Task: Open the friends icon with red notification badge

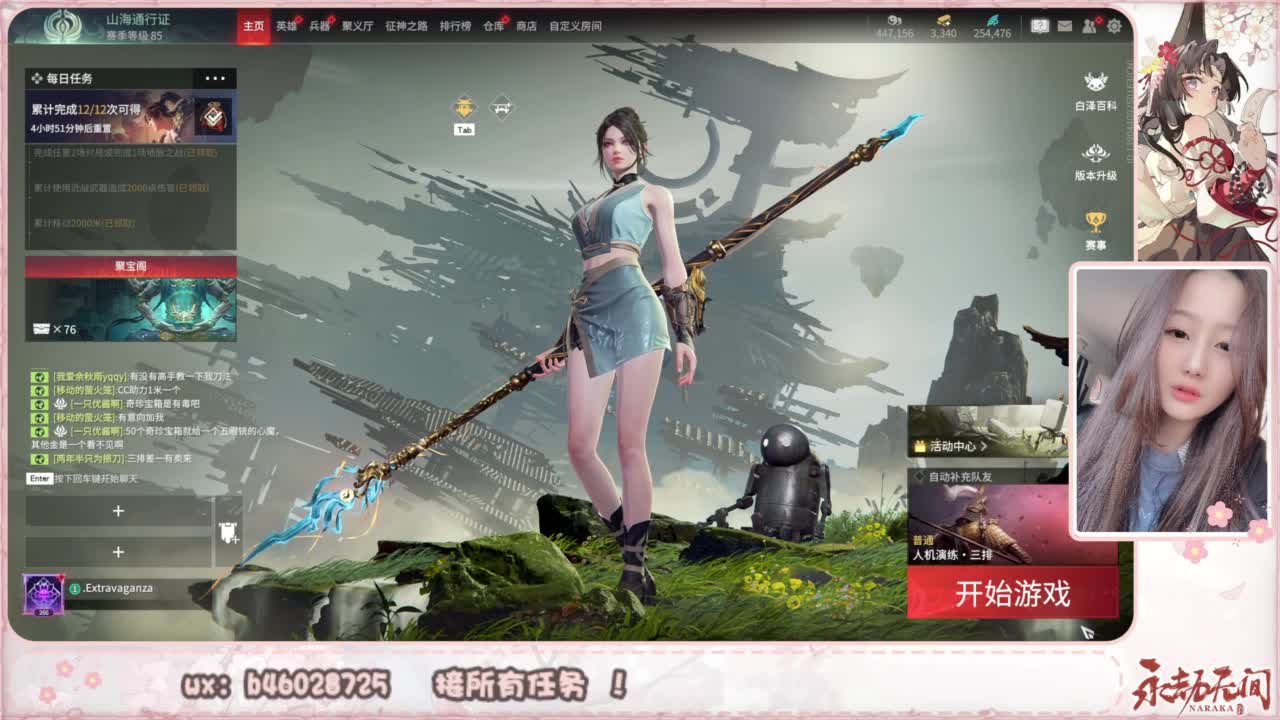Action: tap(1088, 26)
